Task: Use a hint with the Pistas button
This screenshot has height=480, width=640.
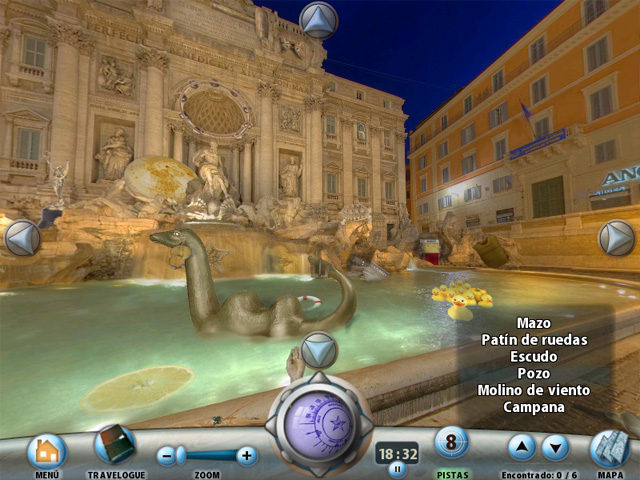Action: pyautogui.click(x=451, y=443)
